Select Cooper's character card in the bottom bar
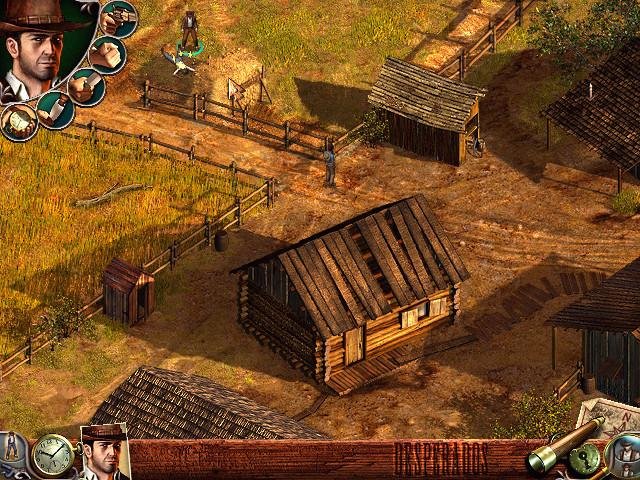The width and height of the screenshot is (640, 480). pyautogui.click(x=104, y=453)
